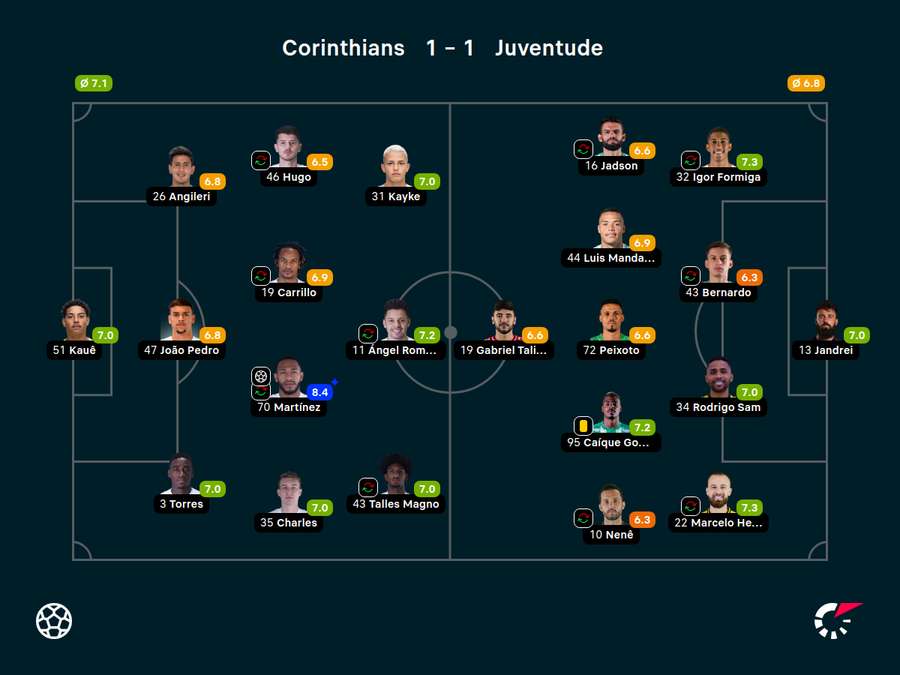The image size is (900, 675).
Task: Choose Luis Mandaca's player card
Action: [x=611, y=230]
